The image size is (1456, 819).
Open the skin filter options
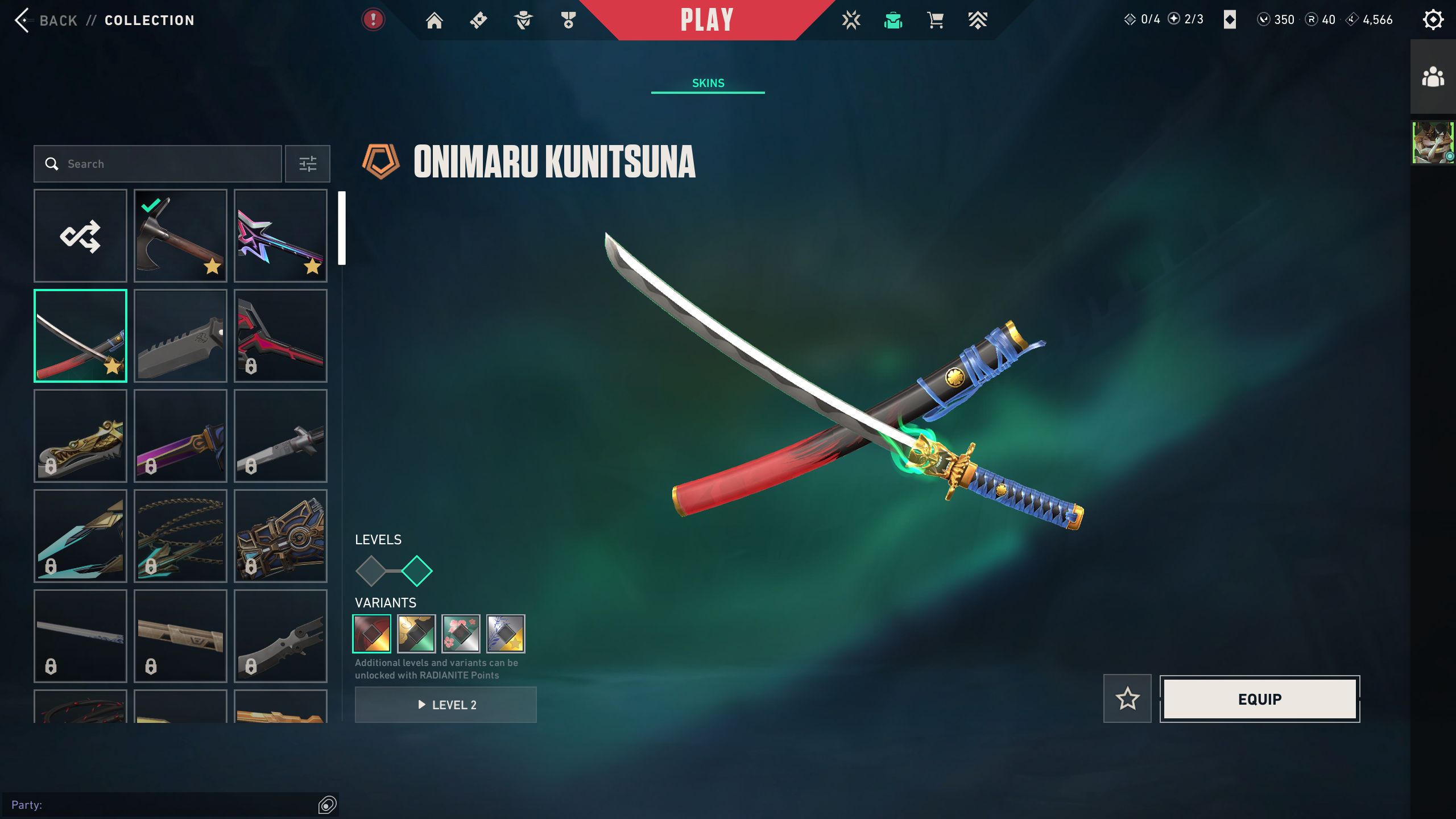coord(308,164)
